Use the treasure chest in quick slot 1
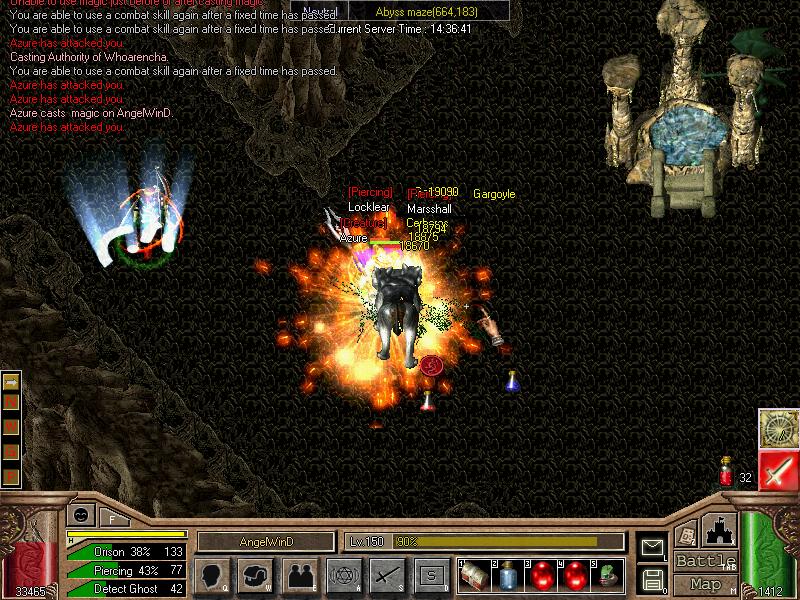Screen dimensions: 800x600 pos(473,575)
